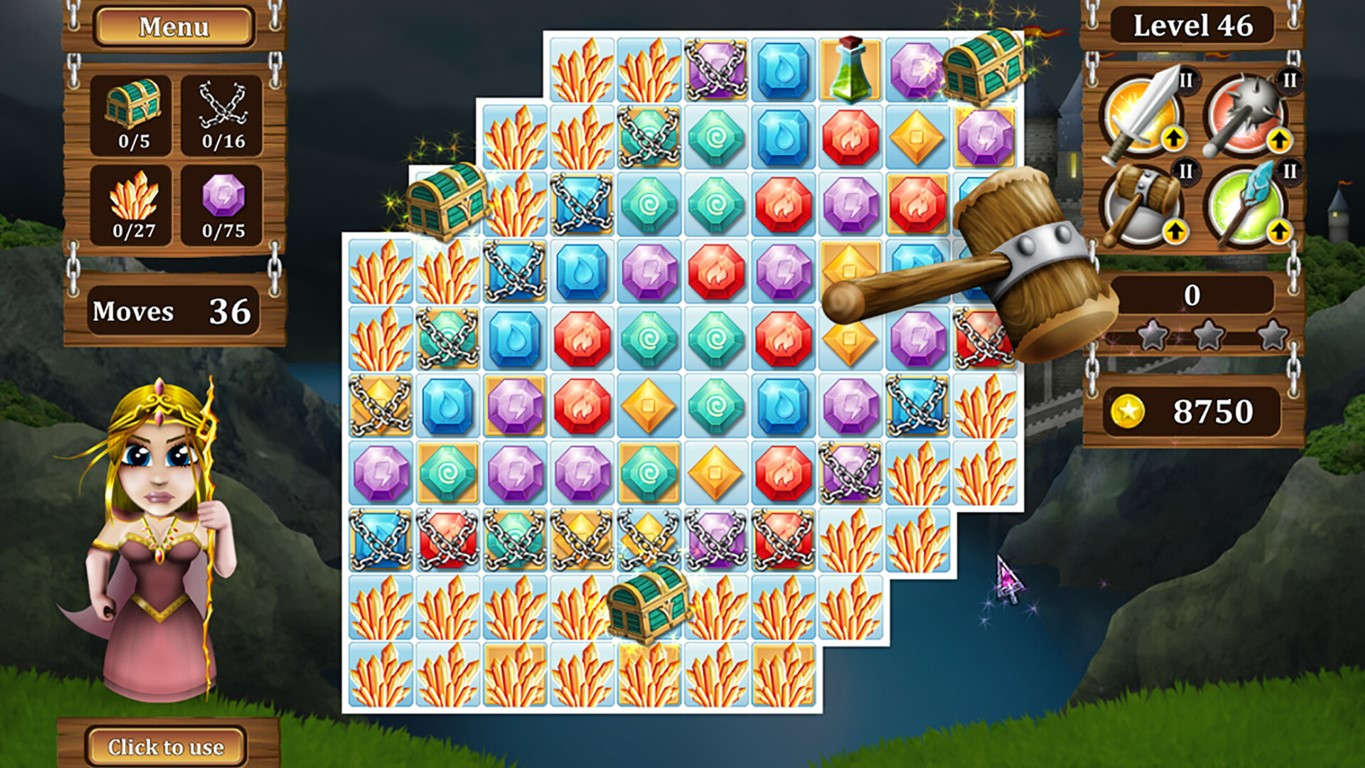Open the Menu
Image resolution: width=1365 pixels, height=768 pixels.
pos(172,28)
